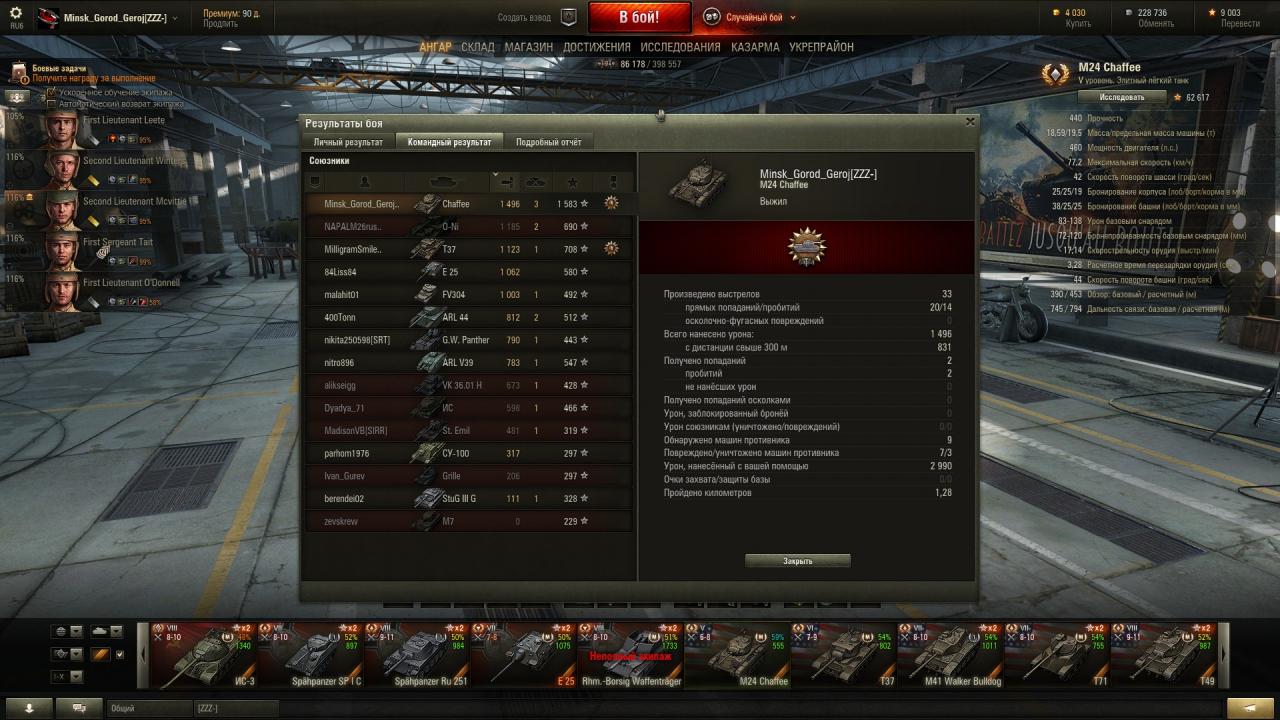The image size is (1280, 720).
Task: Click the Закрыть button
Action: click(x=797, y=561)
